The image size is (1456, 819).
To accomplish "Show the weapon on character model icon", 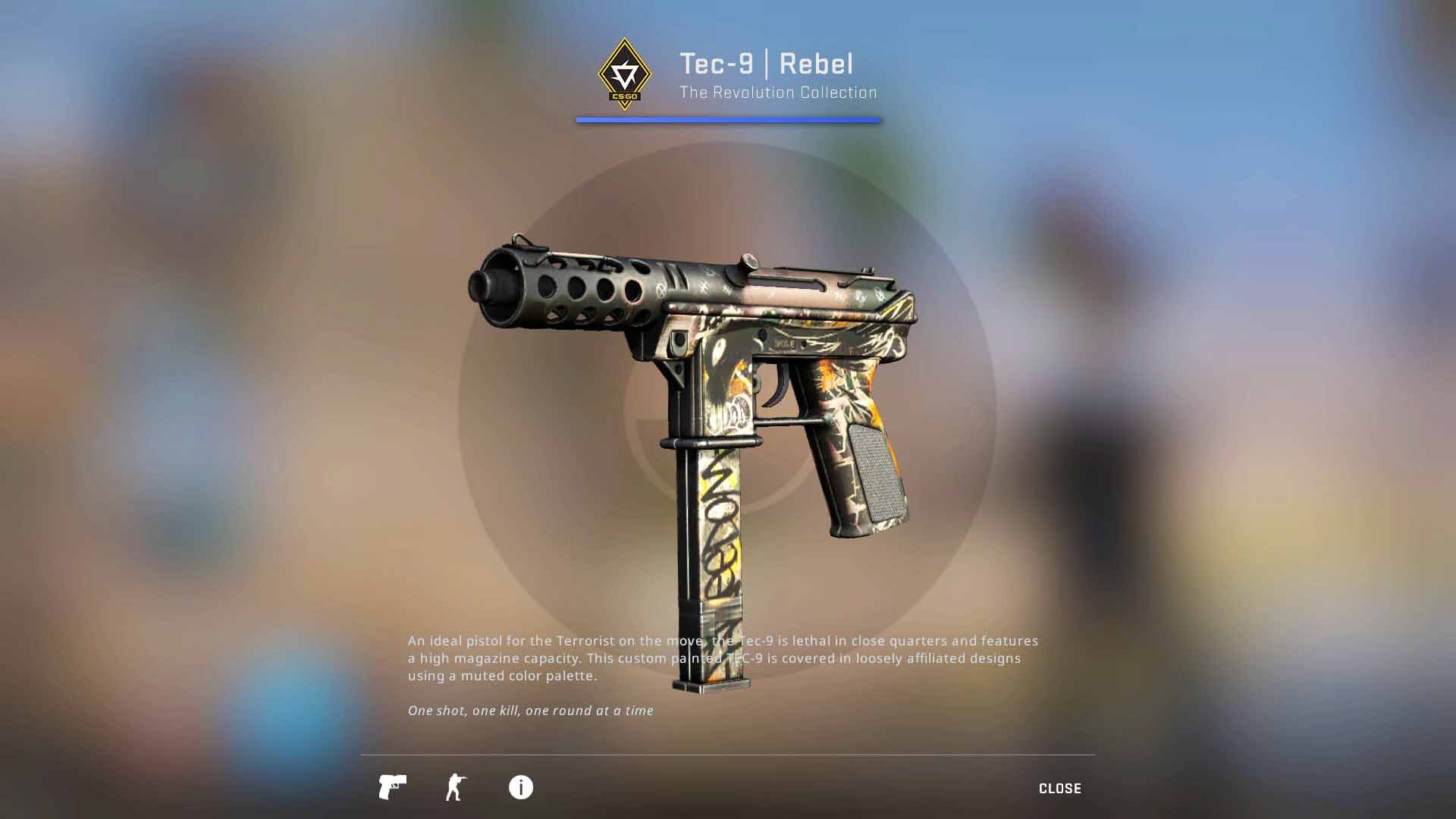I will (456, 787).
